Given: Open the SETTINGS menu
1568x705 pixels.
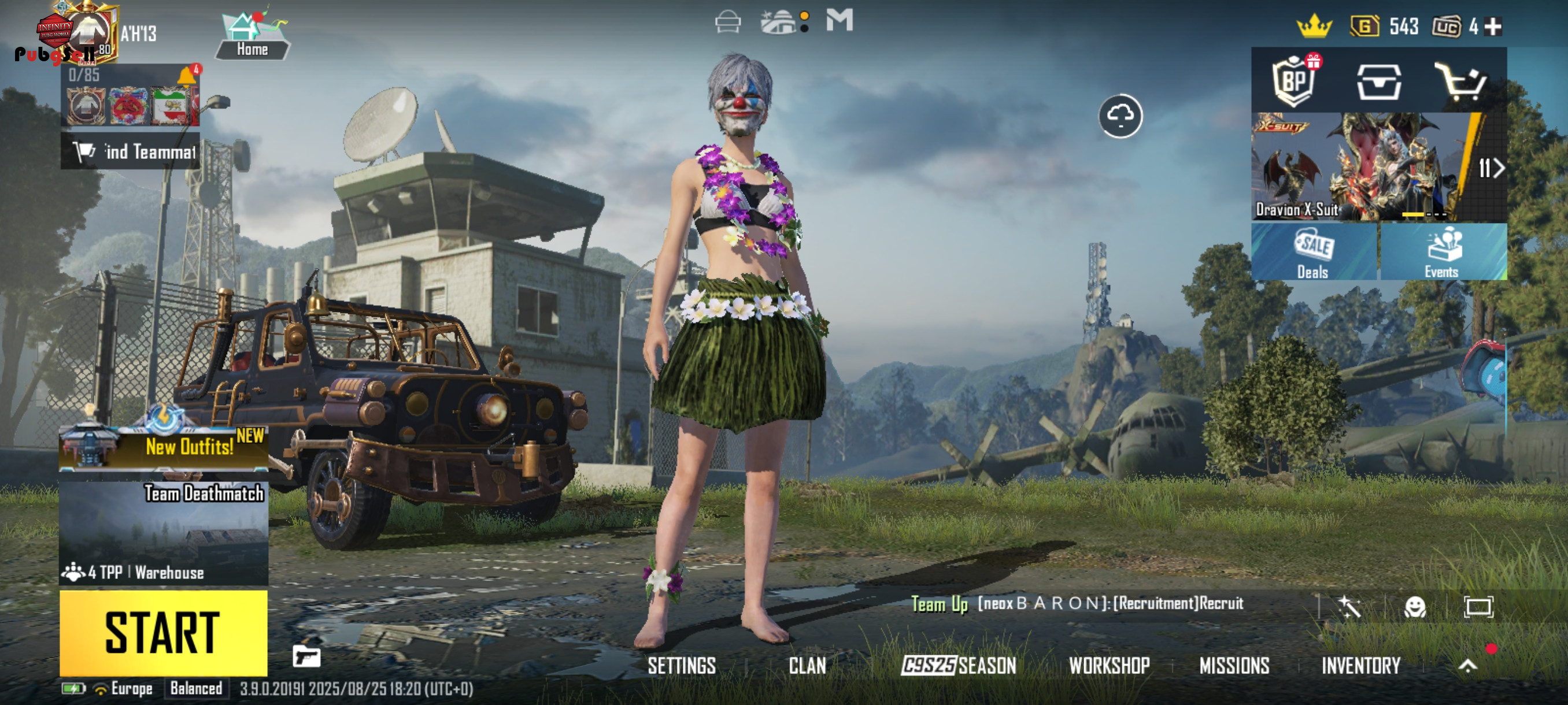Looking at the screenshot, I should click(x=681, y=666).
